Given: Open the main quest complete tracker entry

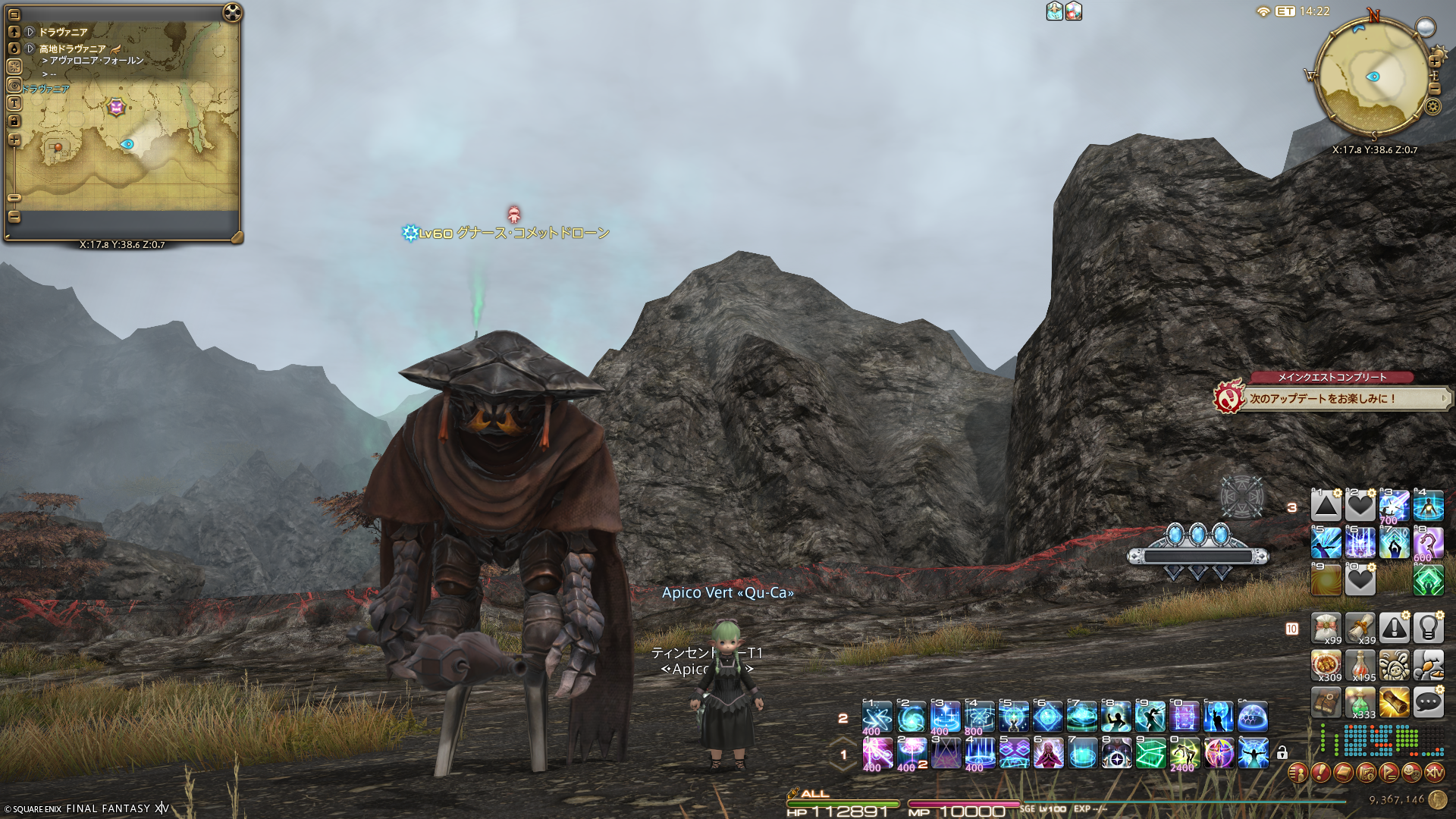Looking at the screenshot, I should coord(1335,398).
